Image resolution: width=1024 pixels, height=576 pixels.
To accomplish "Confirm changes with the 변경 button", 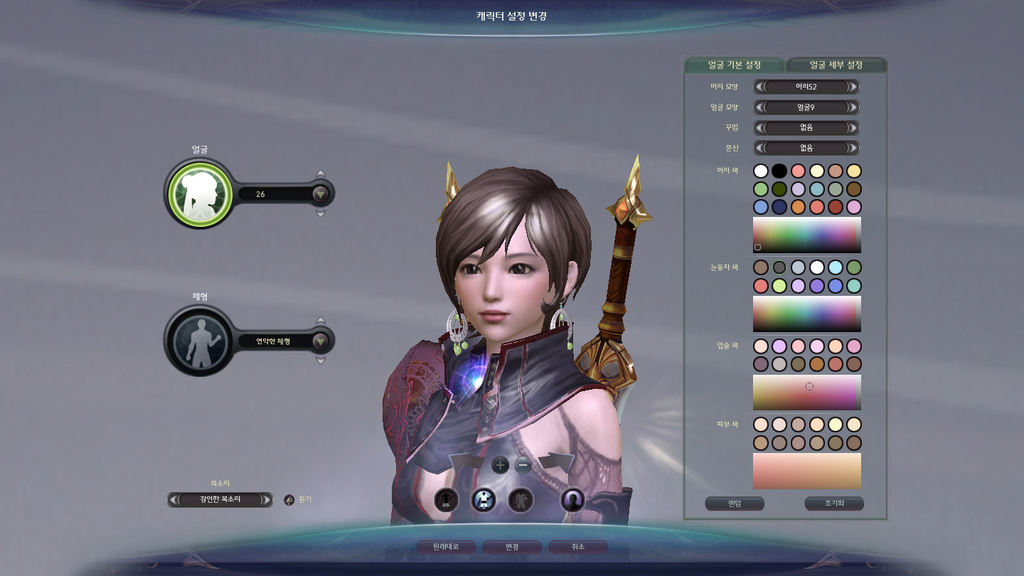I will point(511,547).
